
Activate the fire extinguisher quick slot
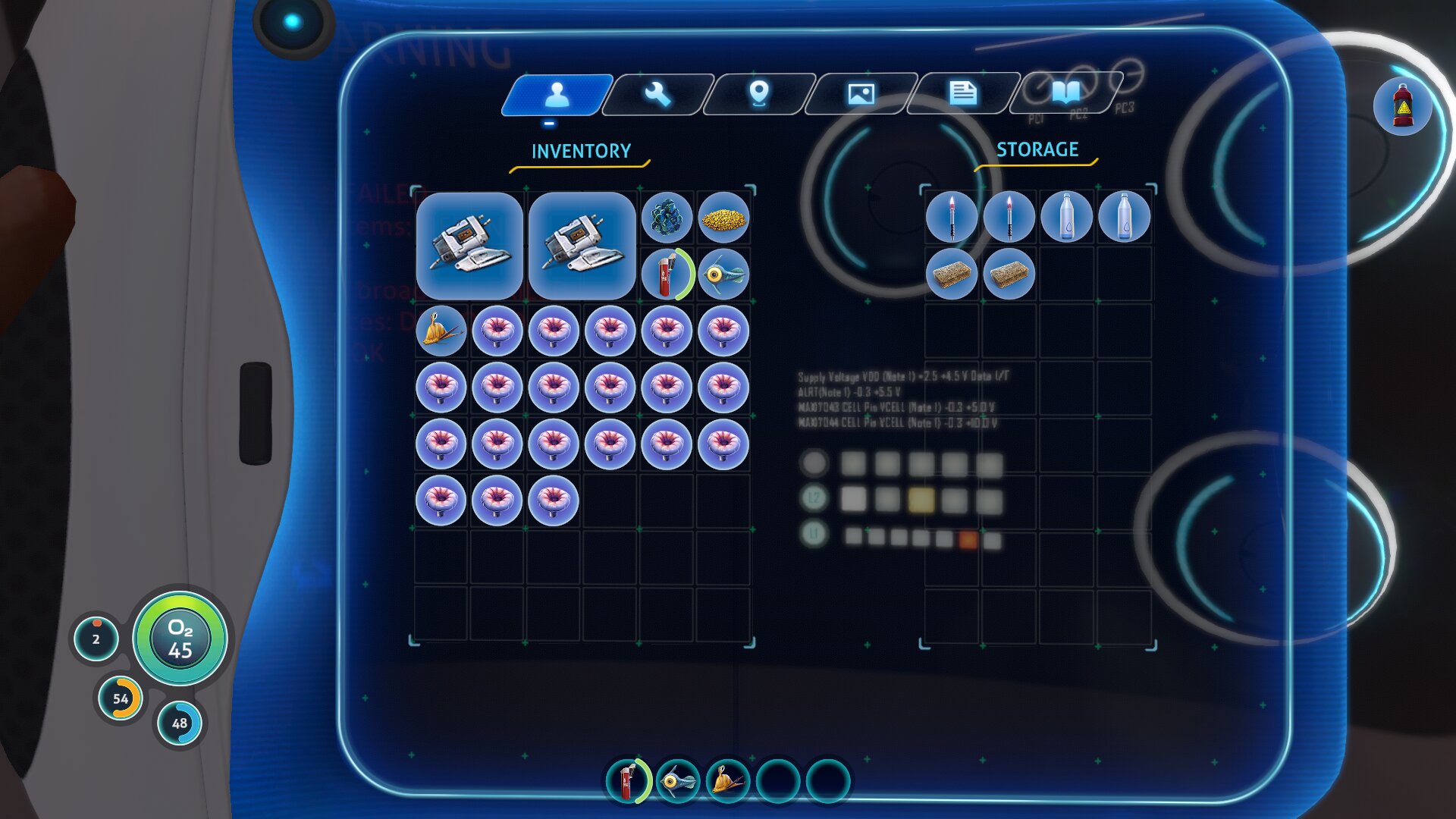[x=628, y=780]
